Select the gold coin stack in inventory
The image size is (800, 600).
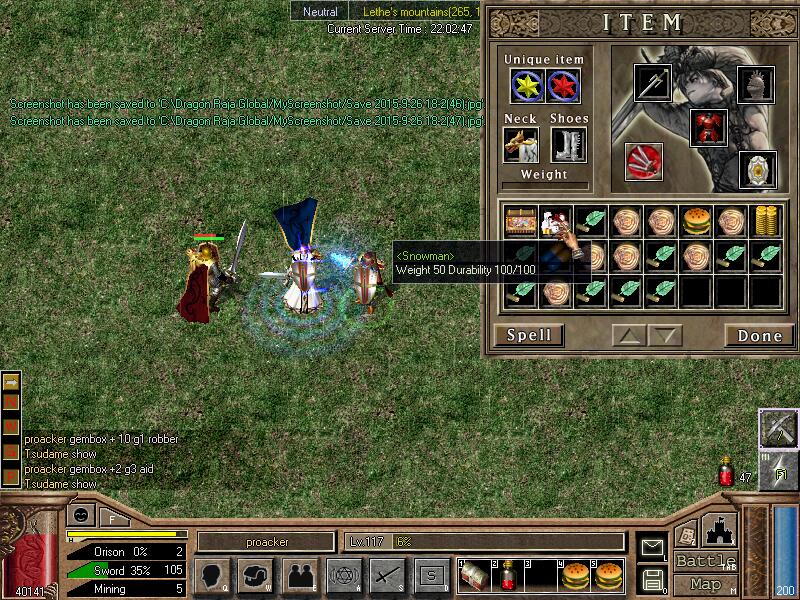tap(765, 220)
